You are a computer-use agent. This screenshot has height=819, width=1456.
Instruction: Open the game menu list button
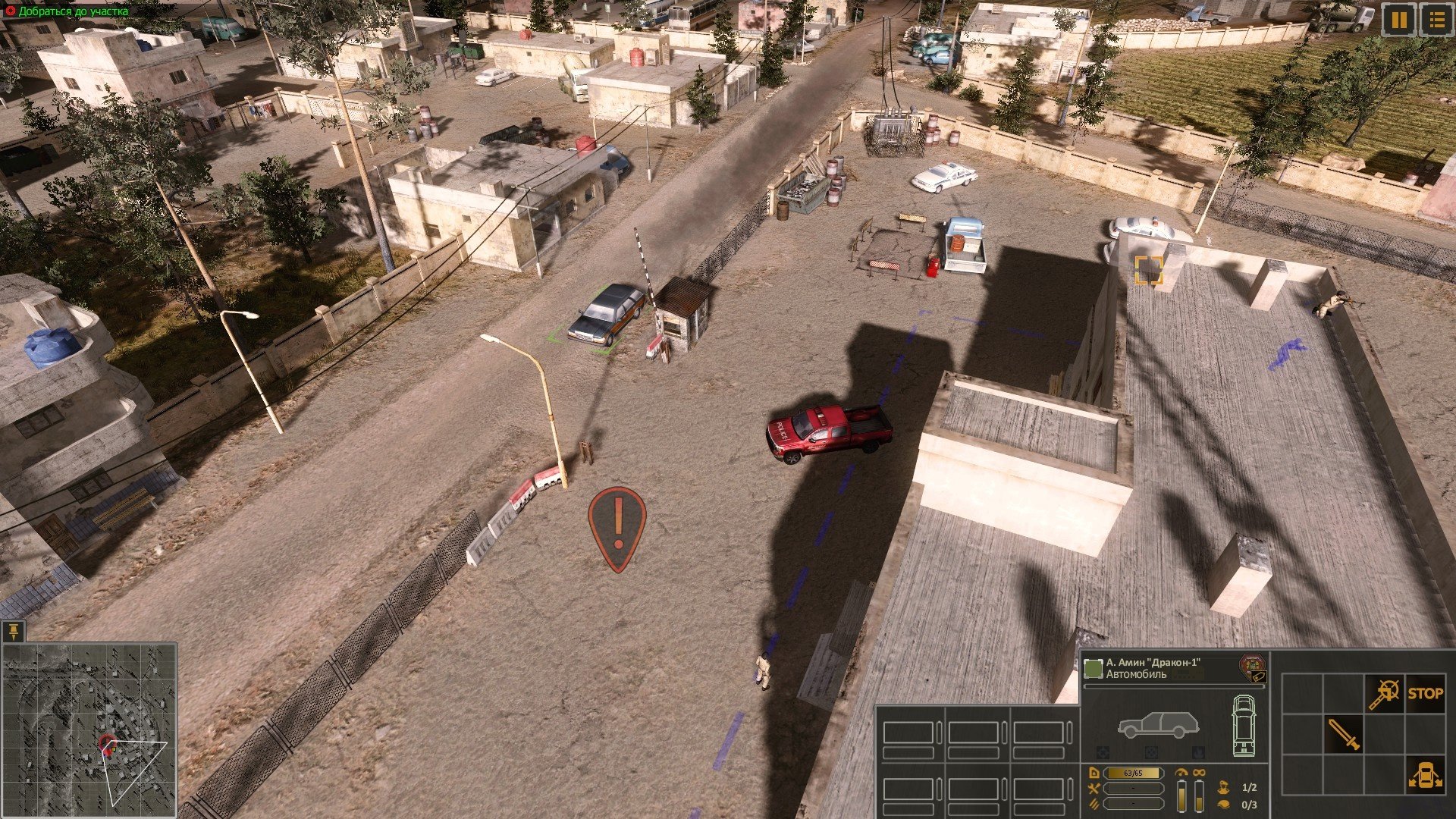(x=1436, y=20)
